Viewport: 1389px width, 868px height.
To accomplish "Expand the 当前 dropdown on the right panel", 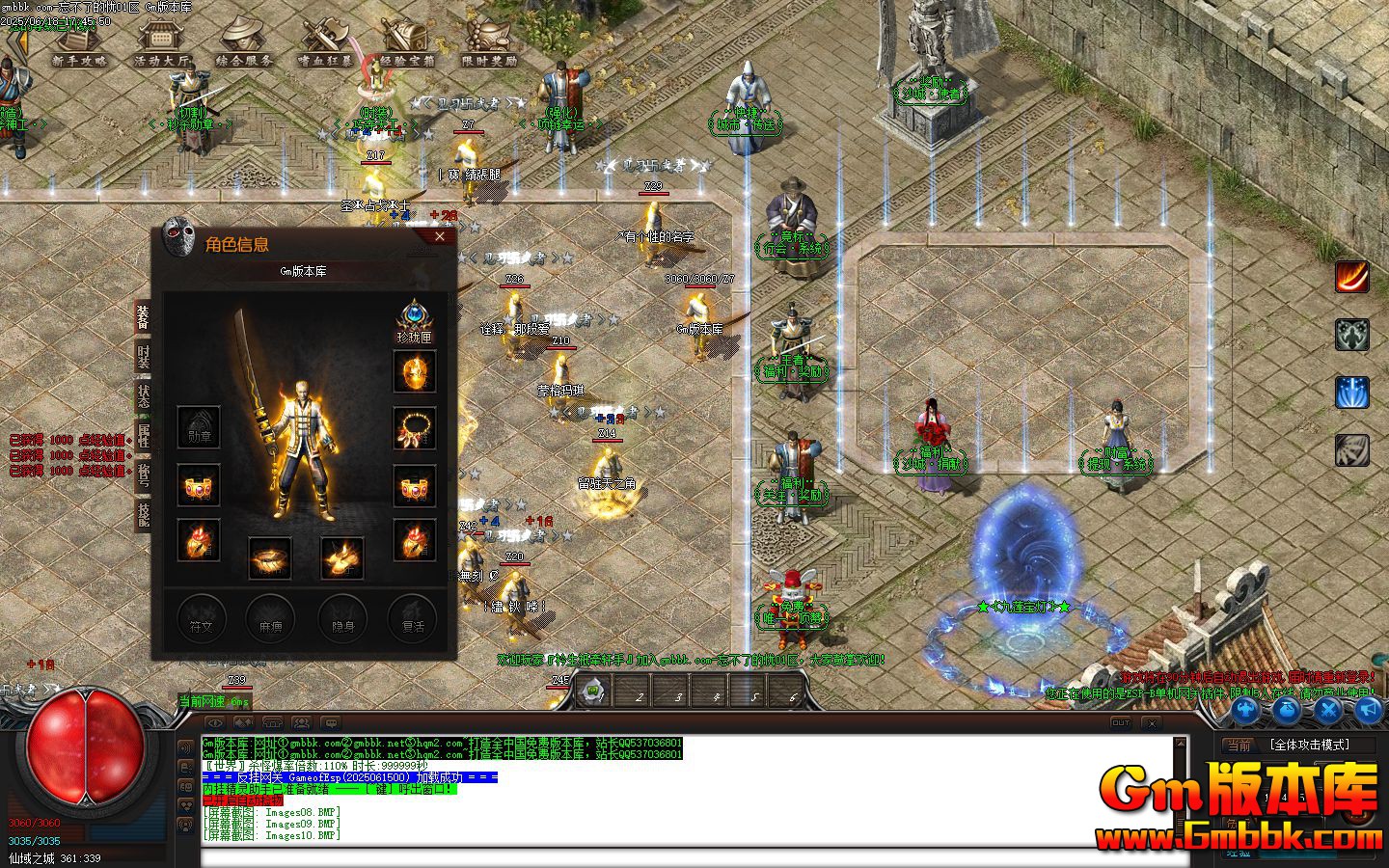I will pyautogui.click(x=1240, y=744).
